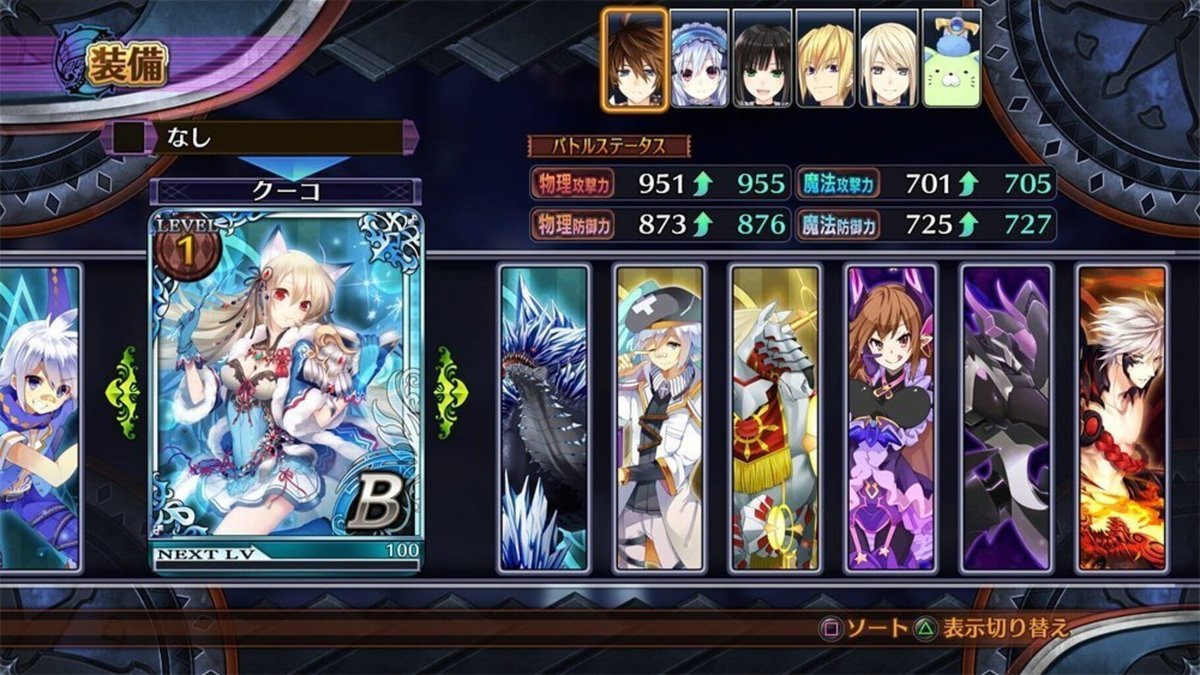Choose the silver-haired girl with blue headdress portrait

click(699, 58)
